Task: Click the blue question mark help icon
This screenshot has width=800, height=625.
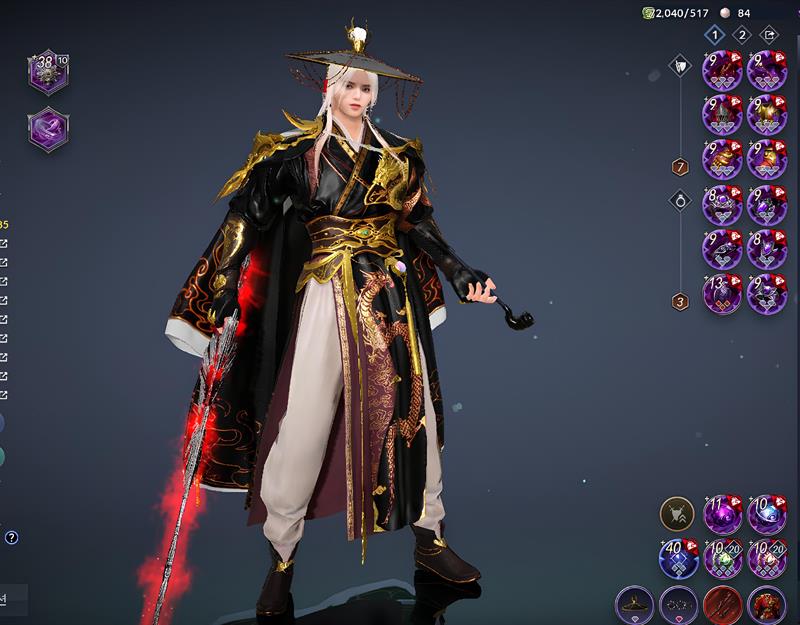Action: [x=11, y=537]
